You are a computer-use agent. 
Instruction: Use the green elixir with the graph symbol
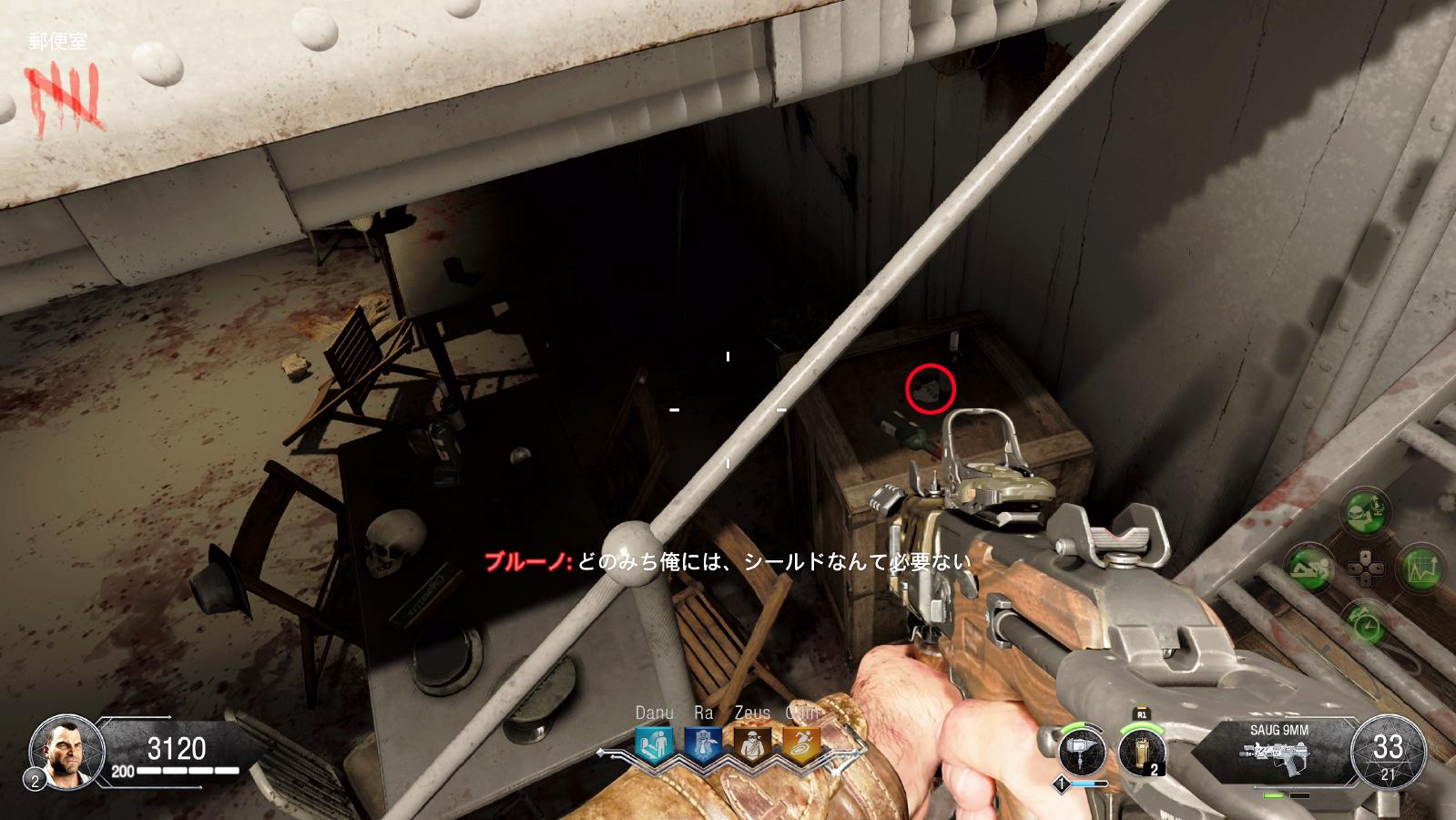coord(1420,569)
